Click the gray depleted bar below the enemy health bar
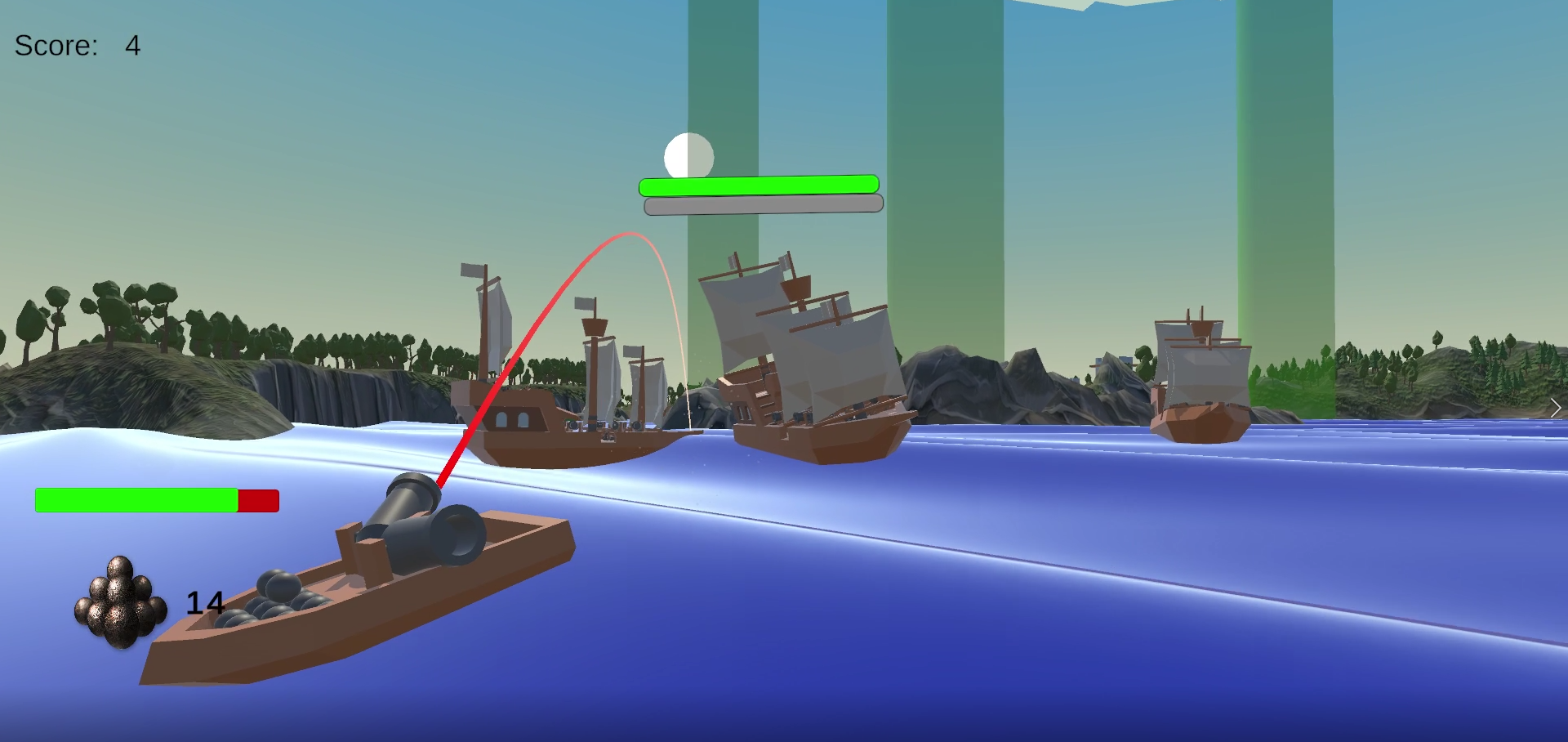 [x=764, y=204]
